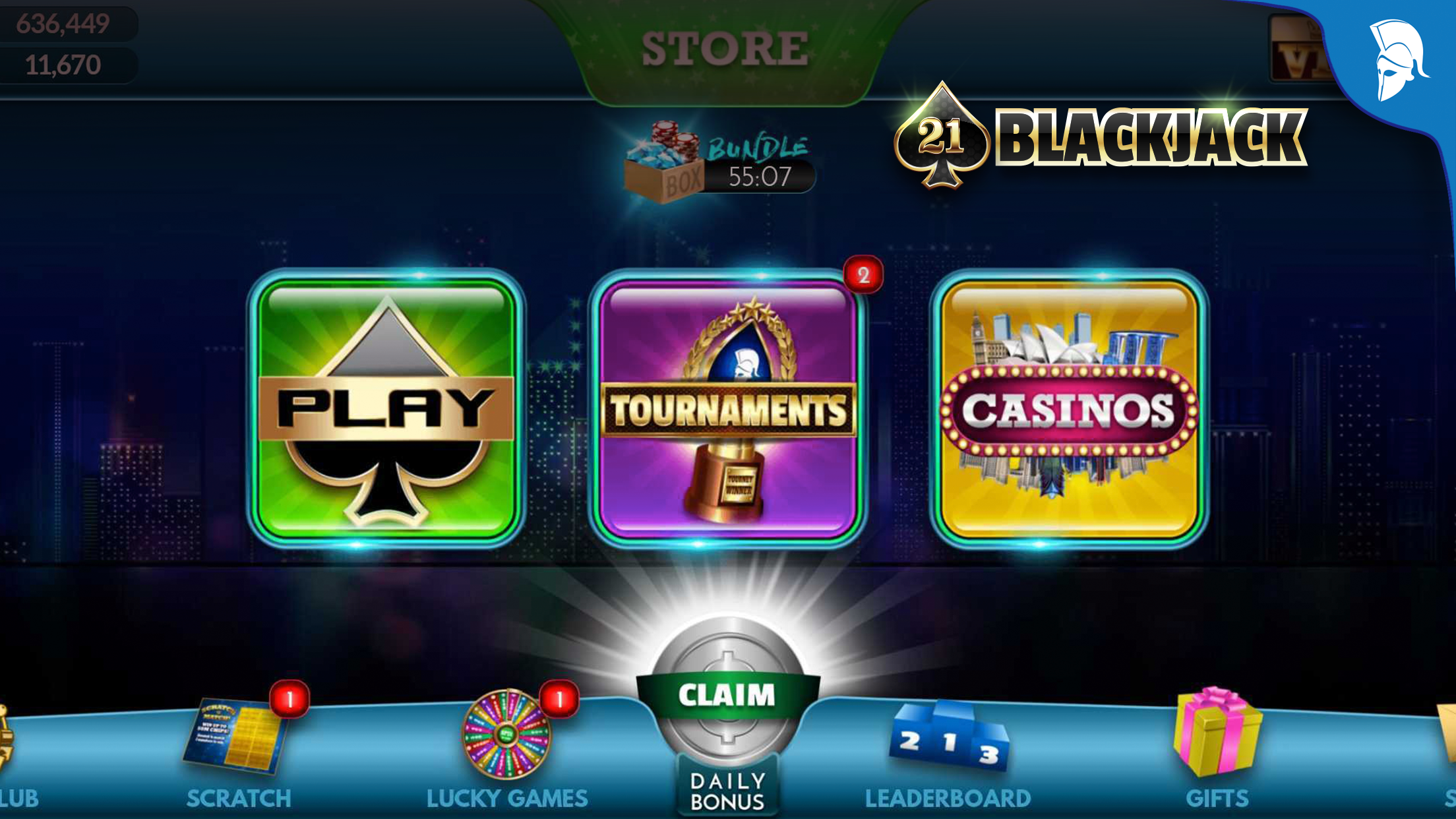Click the 11,670 gem balance counter
This screenshot has width=1456, height=819.
point(63,66)
